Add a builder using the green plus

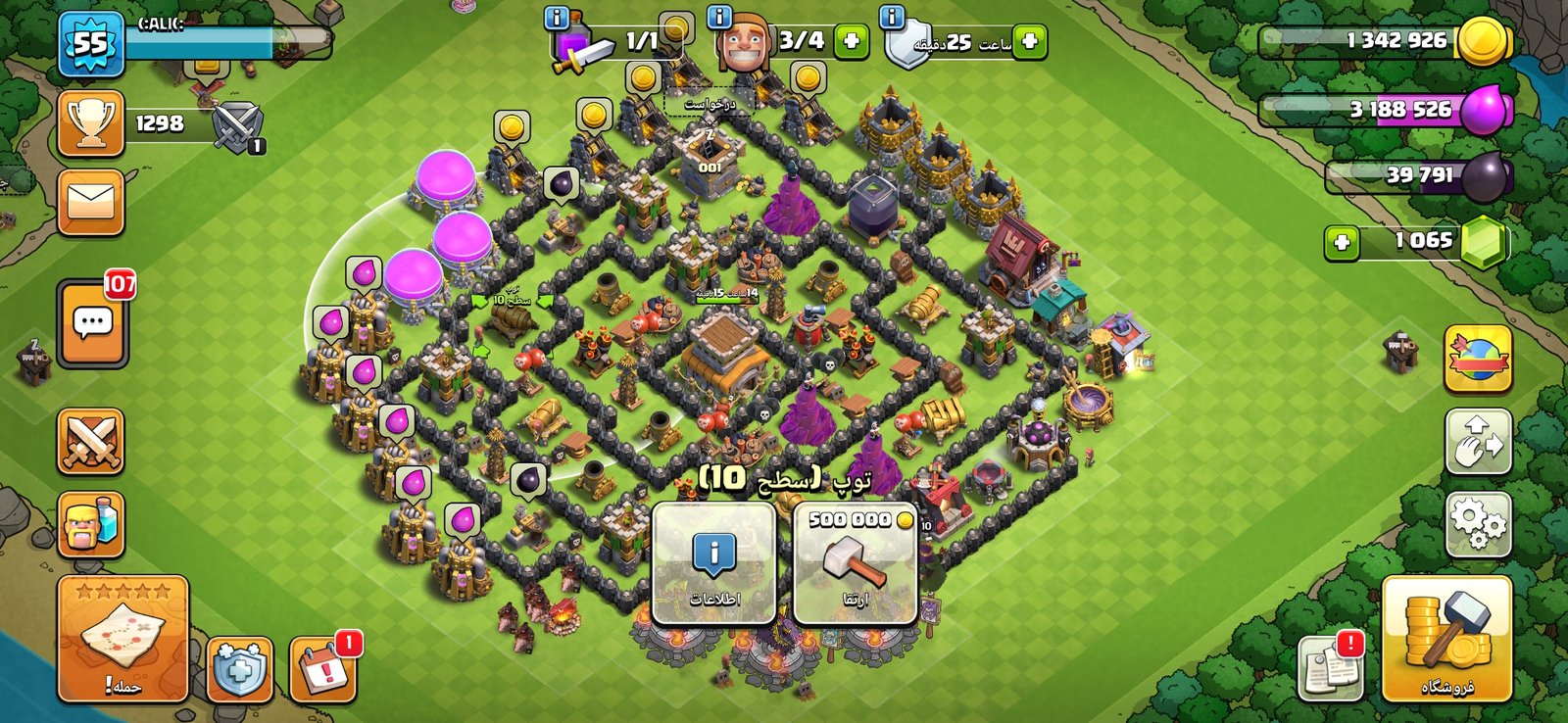pyautogui.click(x=851, y=42)
